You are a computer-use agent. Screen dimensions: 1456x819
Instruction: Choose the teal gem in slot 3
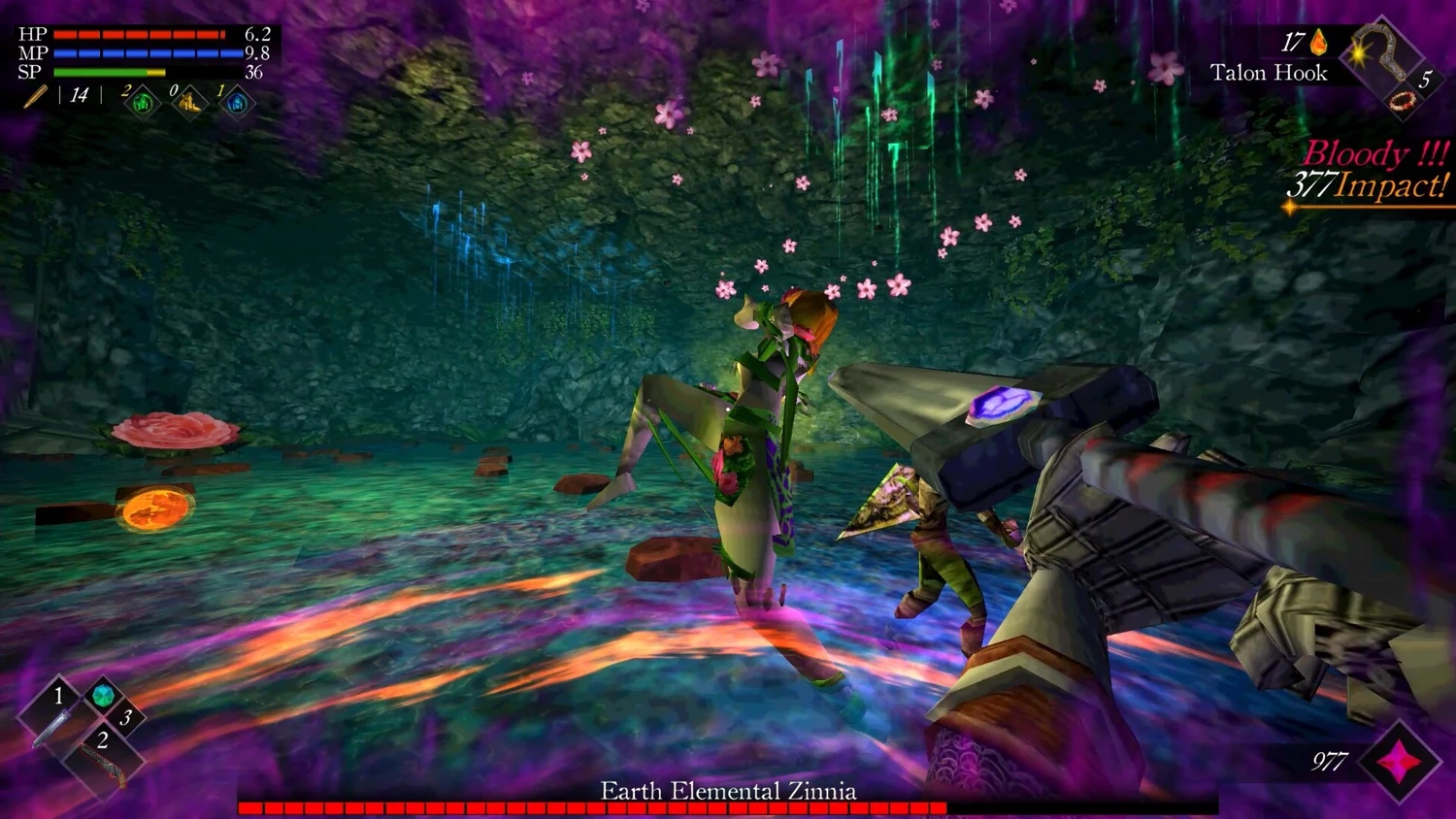[103, 696]
